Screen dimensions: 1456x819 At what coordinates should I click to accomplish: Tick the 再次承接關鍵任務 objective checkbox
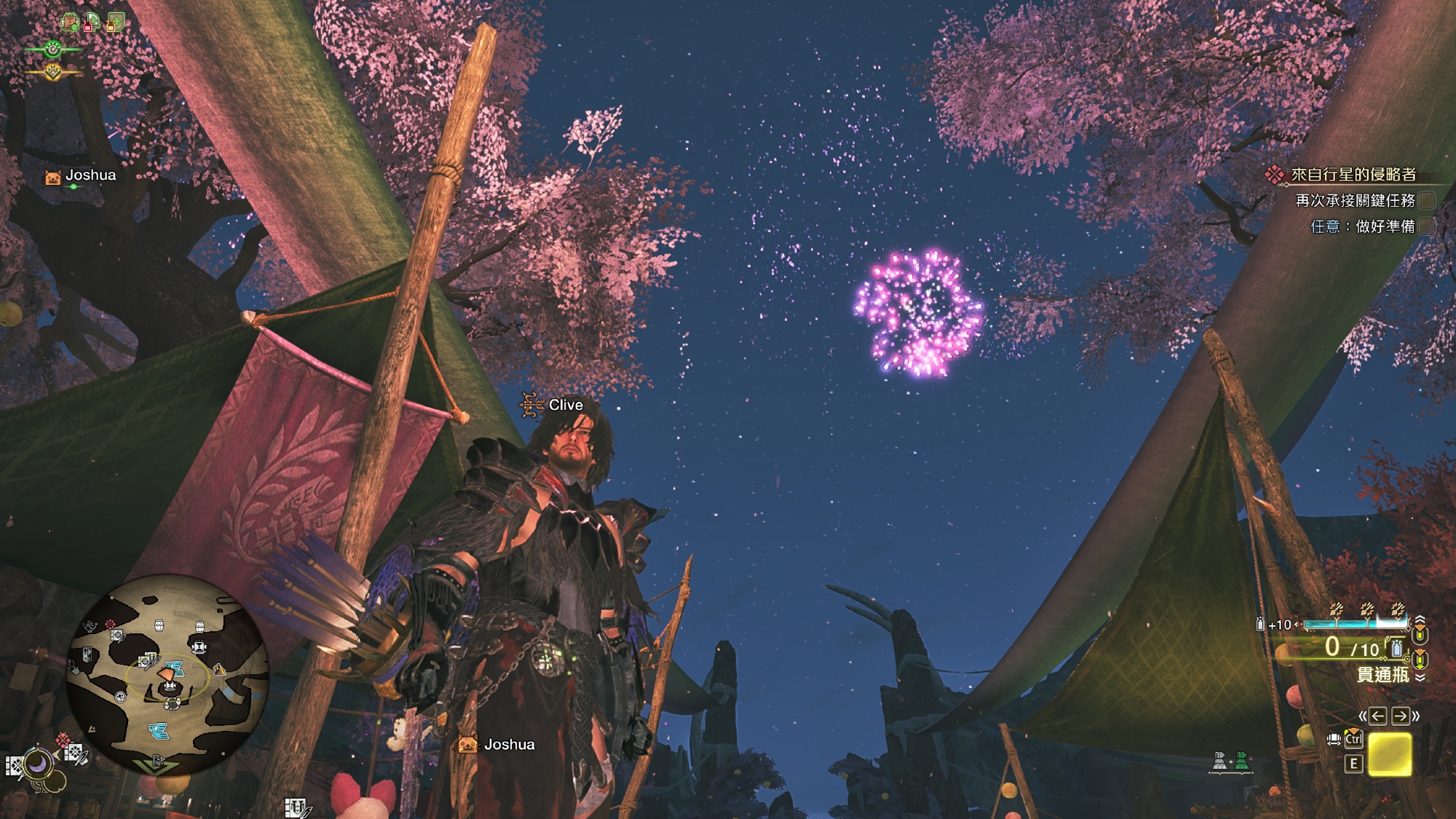[x=1427, y=200]
